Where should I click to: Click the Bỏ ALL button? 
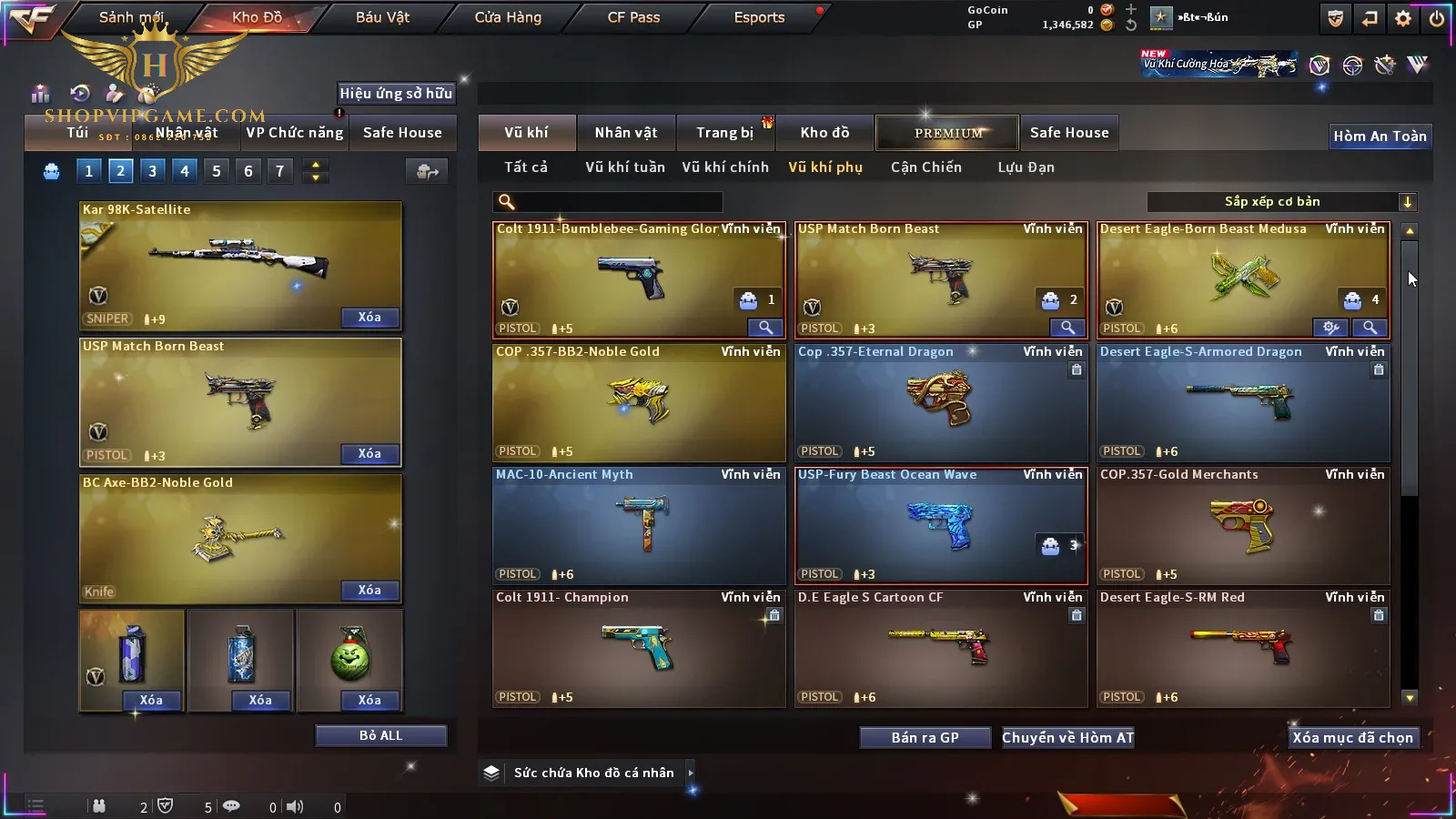click(380, 735)
